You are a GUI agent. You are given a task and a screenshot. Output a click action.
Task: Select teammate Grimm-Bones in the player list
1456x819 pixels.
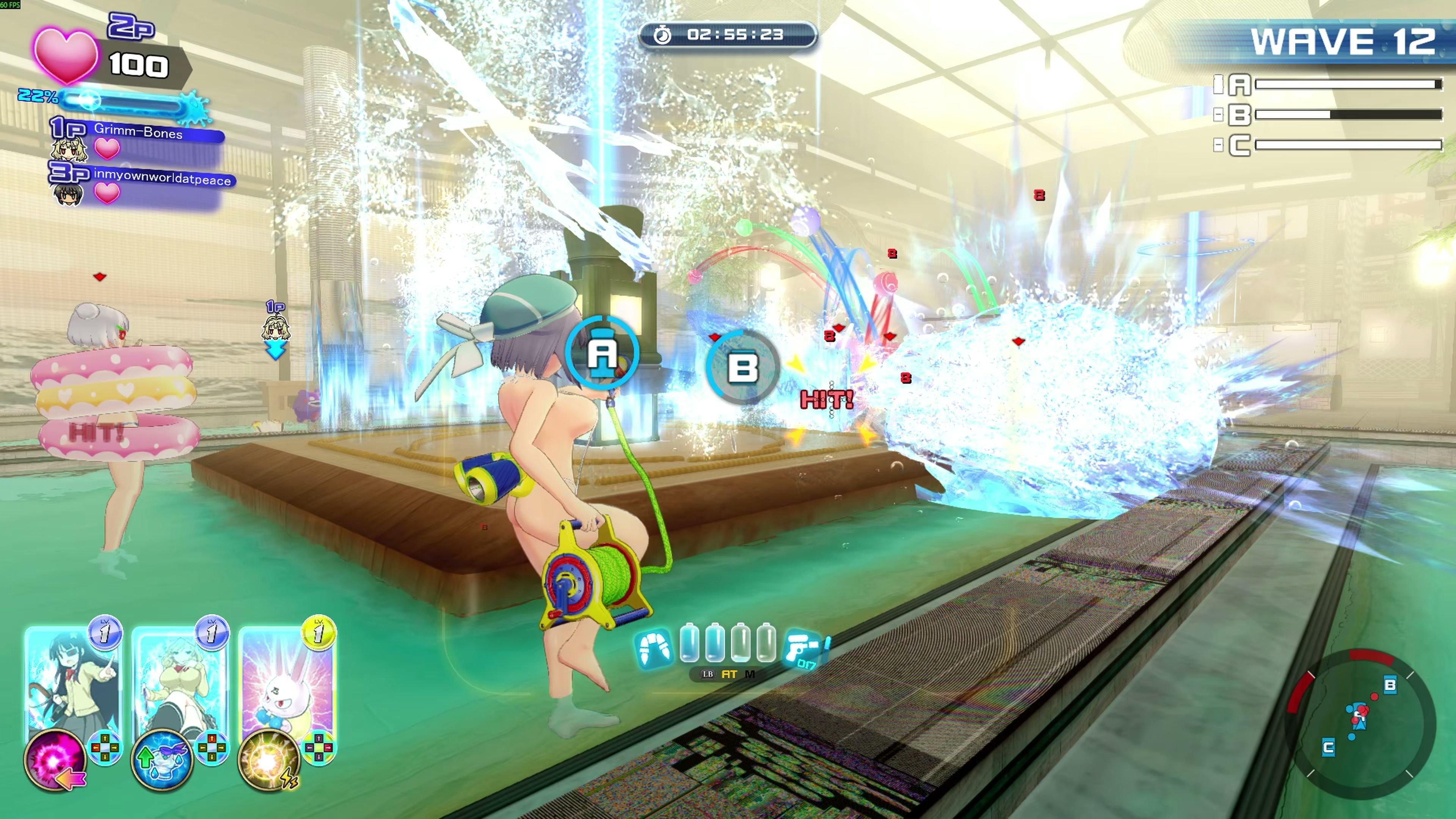[138, 133]
